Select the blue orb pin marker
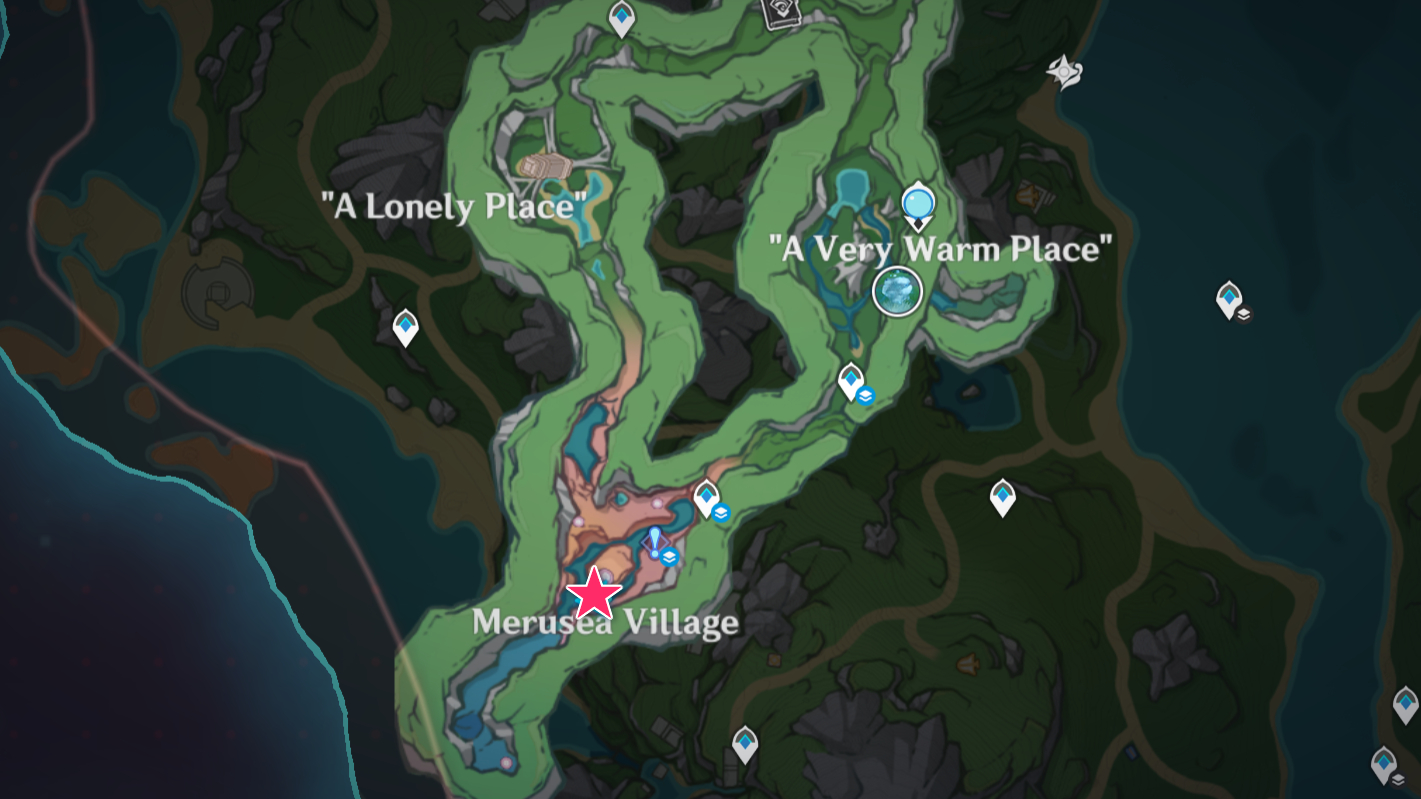 [917, 205]
